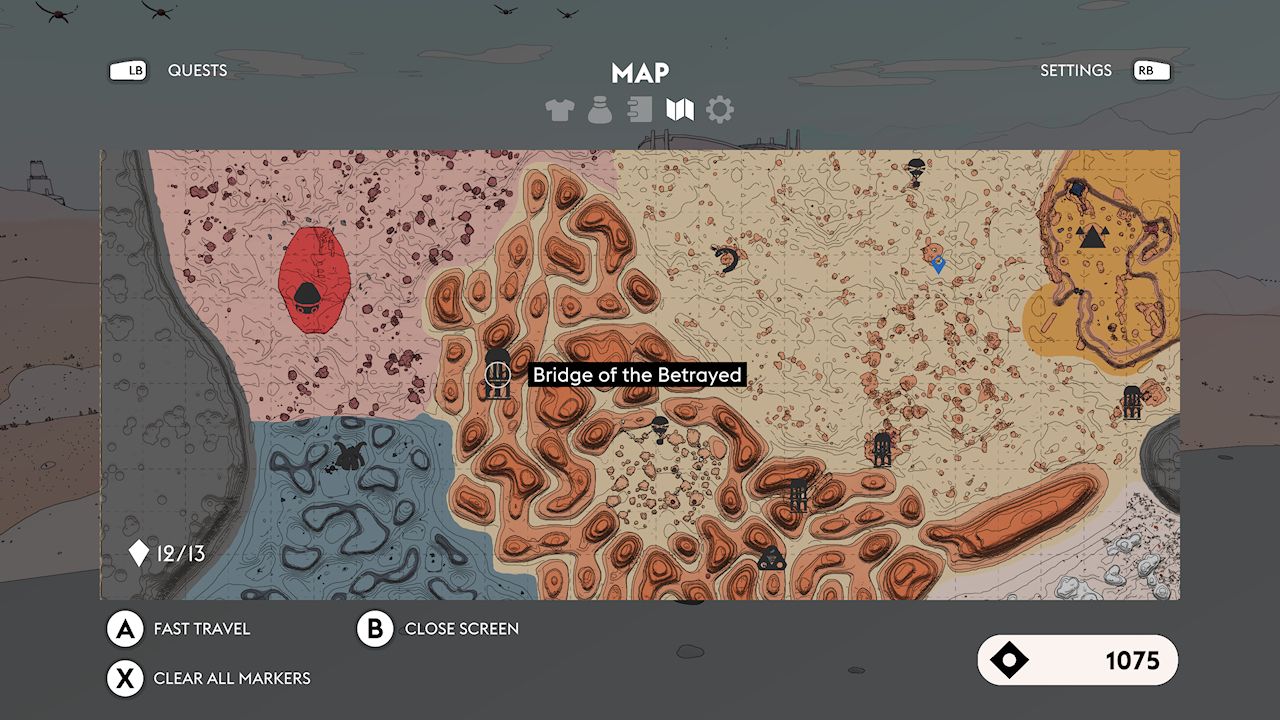The image size is (1280, 720).
Task: Switch to the clothing shirt tab
Action: 560,110
